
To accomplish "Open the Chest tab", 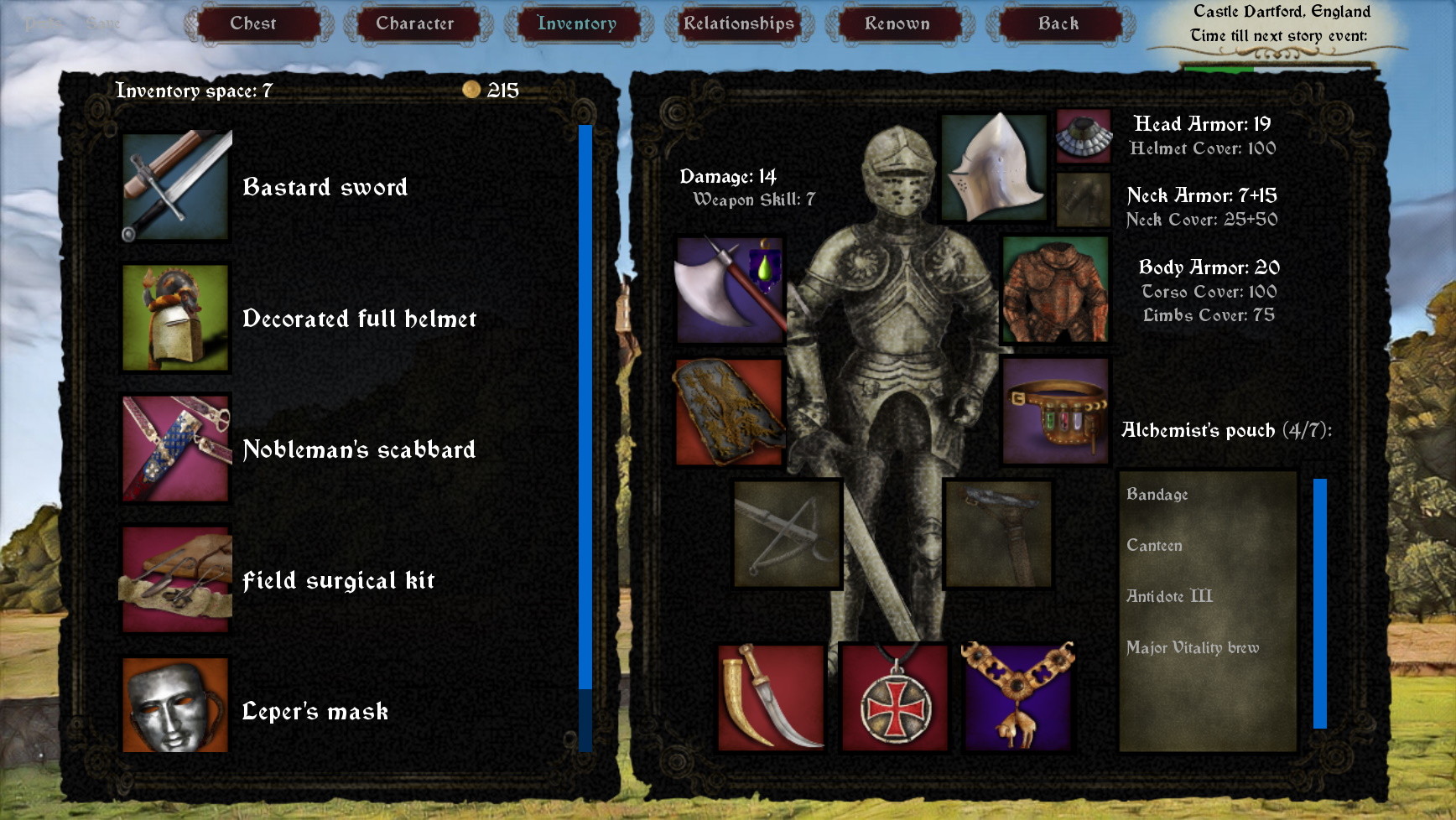I will [x=257, y=23].
